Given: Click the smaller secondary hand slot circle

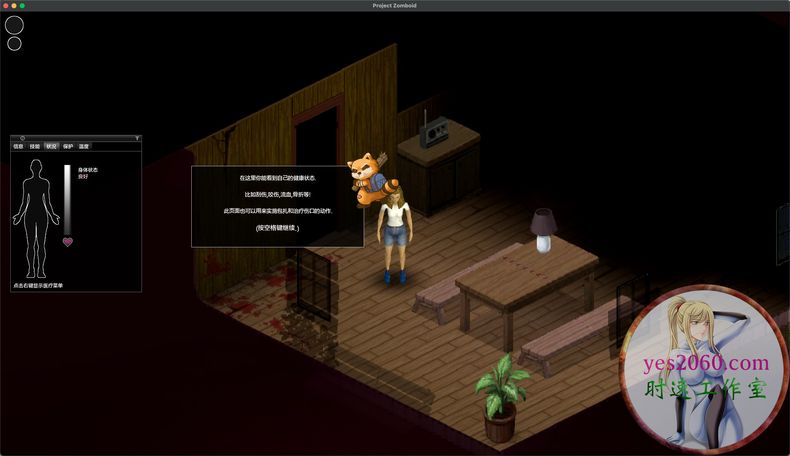Looking at the screenshot, I should click(x=15, y=43).
